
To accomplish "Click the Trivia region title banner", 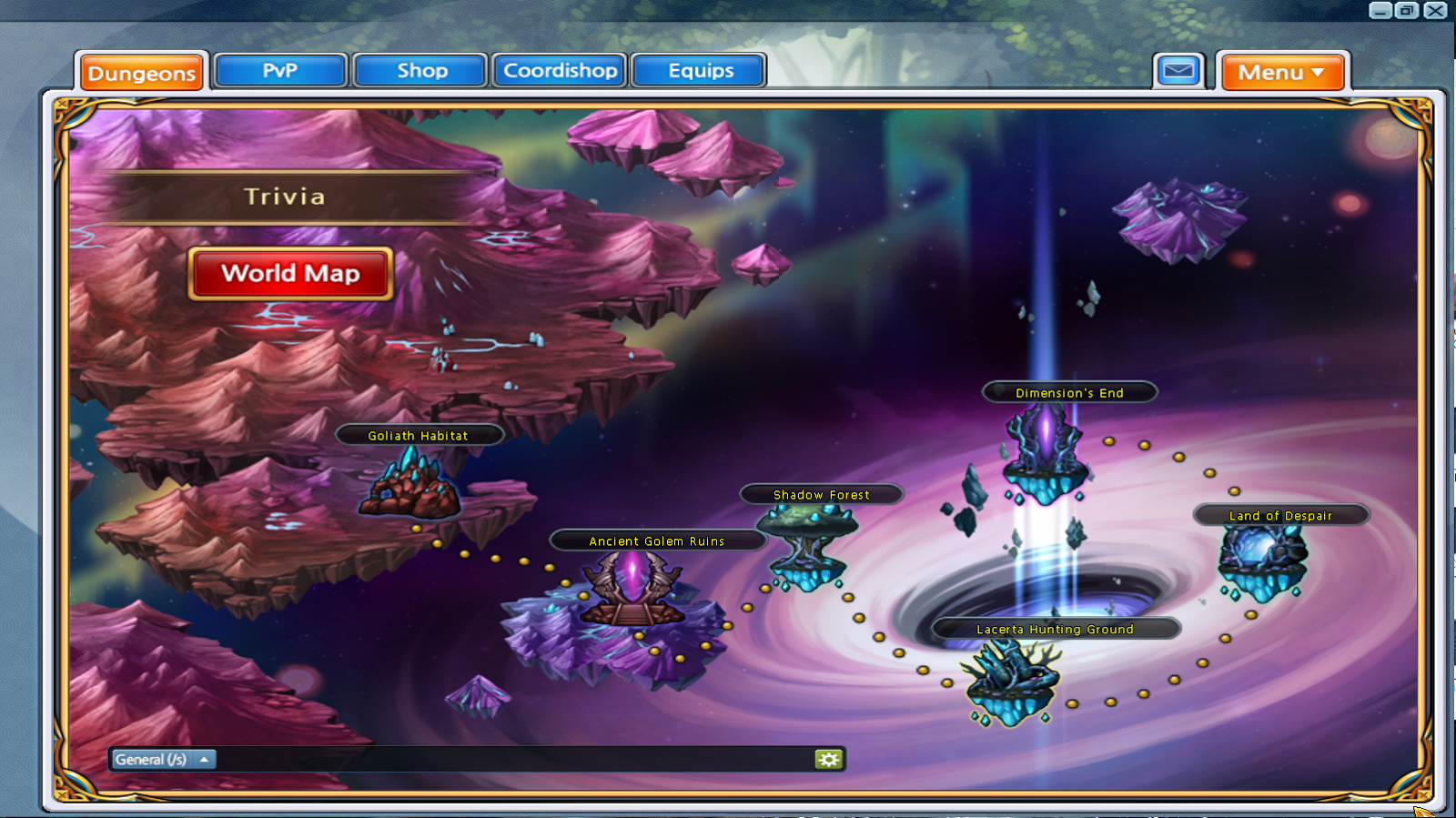I will [x=285, y=197].
